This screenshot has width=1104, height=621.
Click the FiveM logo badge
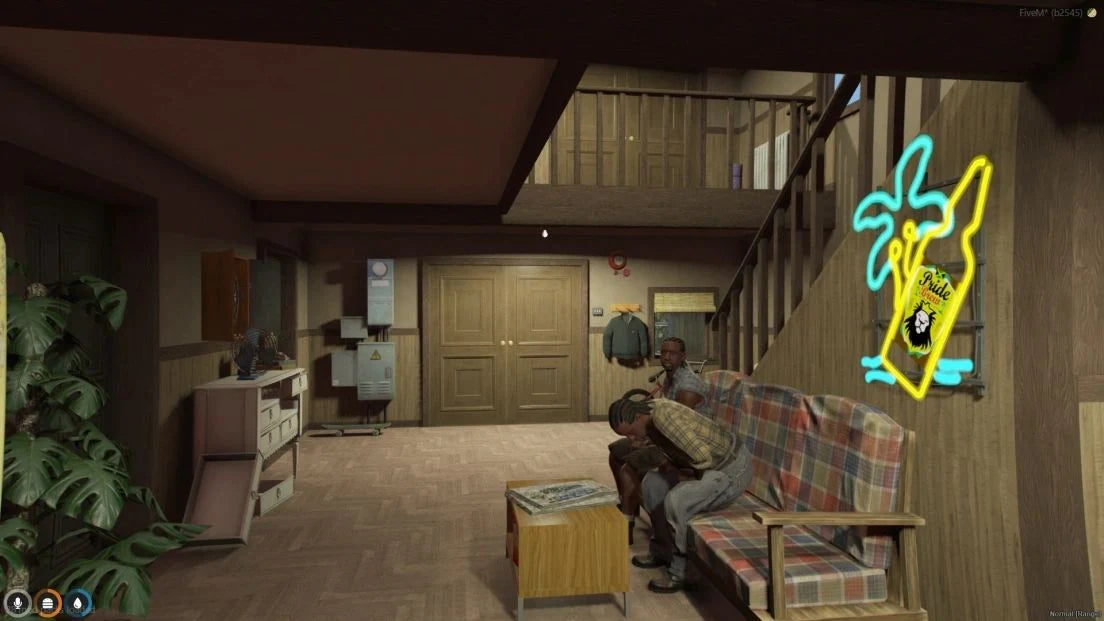[x=1091, y=12]
